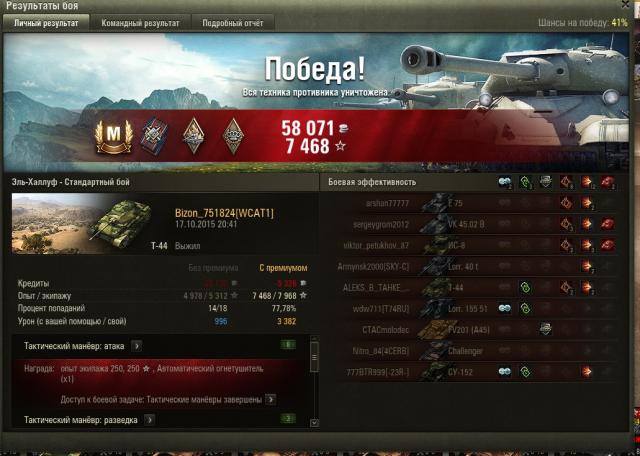Open the Тактические манёвры завершены arrow button
The width and height of the screenshot is (640, 456).
pyautogui.click(x=270, y=400)
